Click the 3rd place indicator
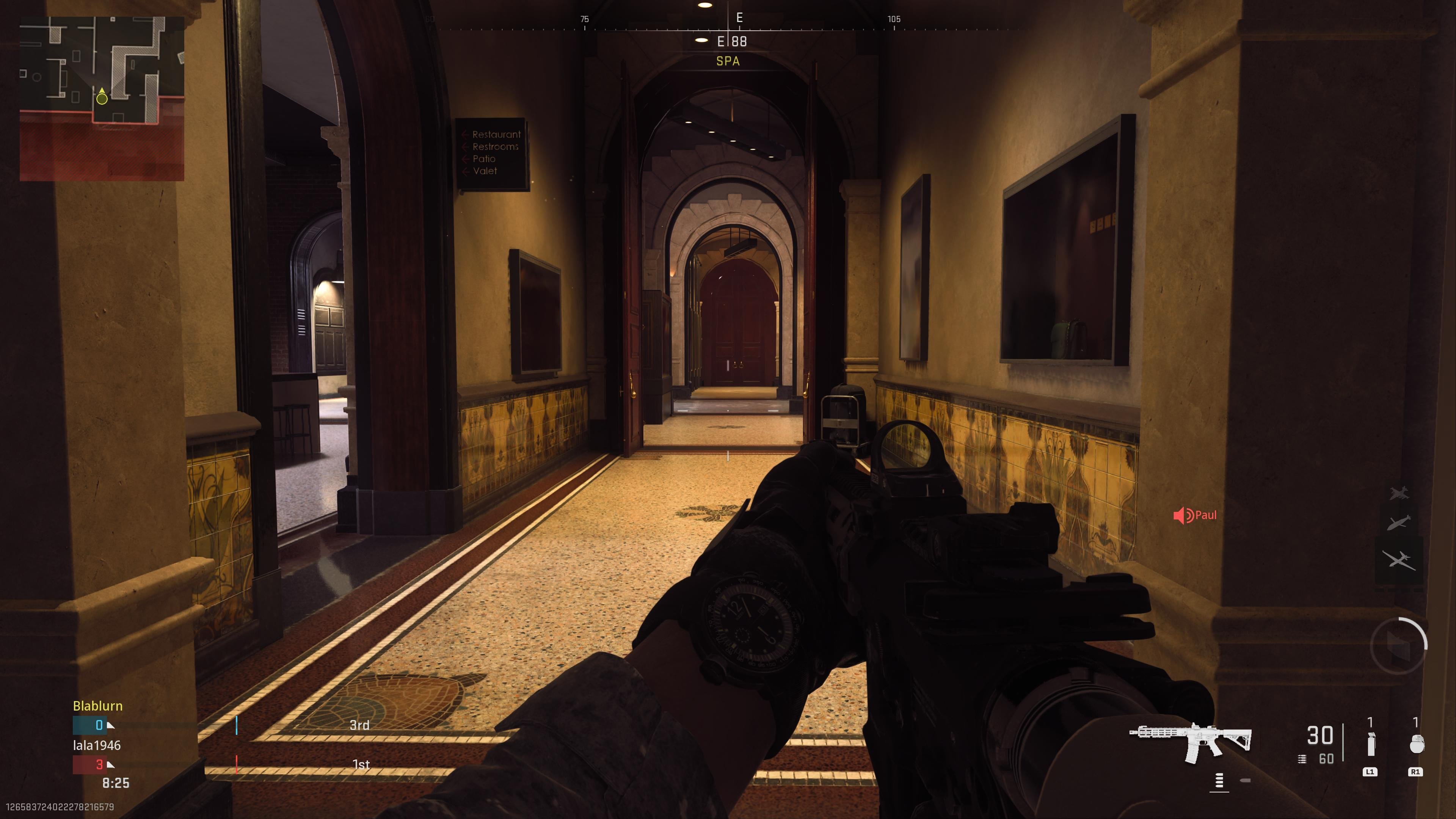Viewport: 1456px width, 819px height. [359, 725]
